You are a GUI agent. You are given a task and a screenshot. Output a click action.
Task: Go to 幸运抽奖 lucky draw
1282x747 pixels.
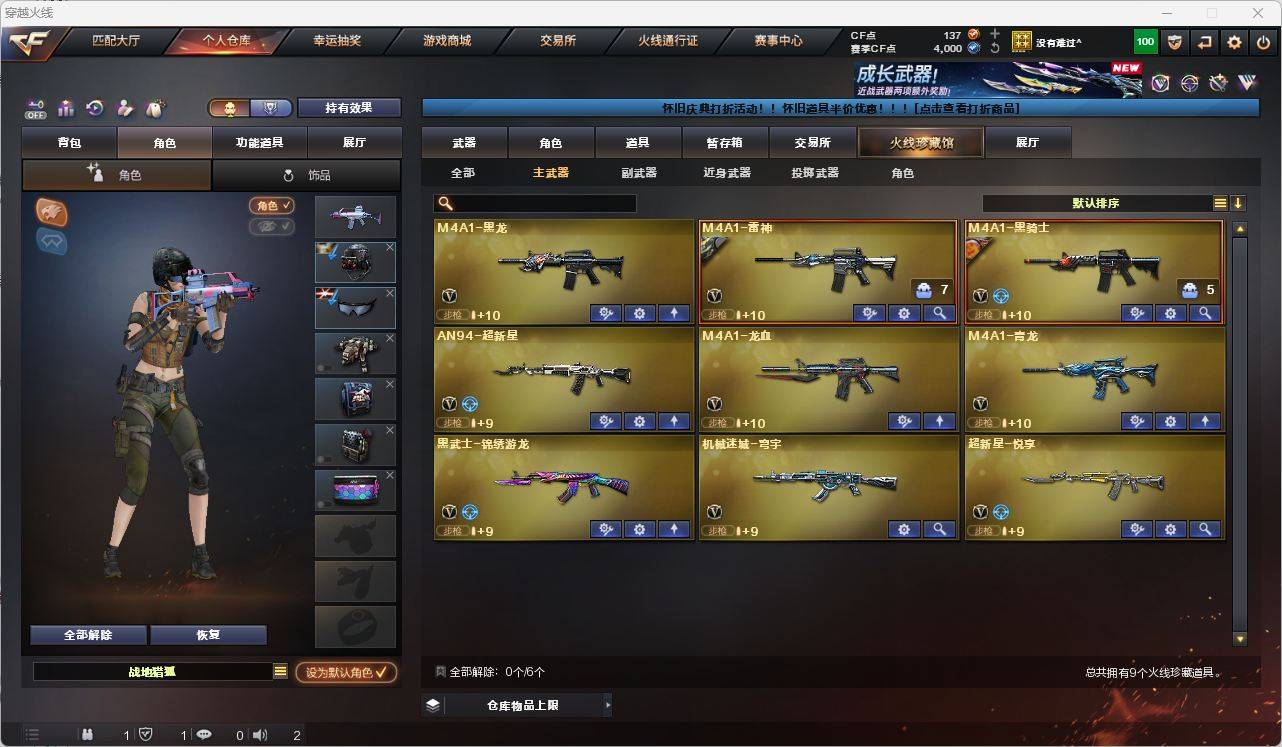pos(337,41)
